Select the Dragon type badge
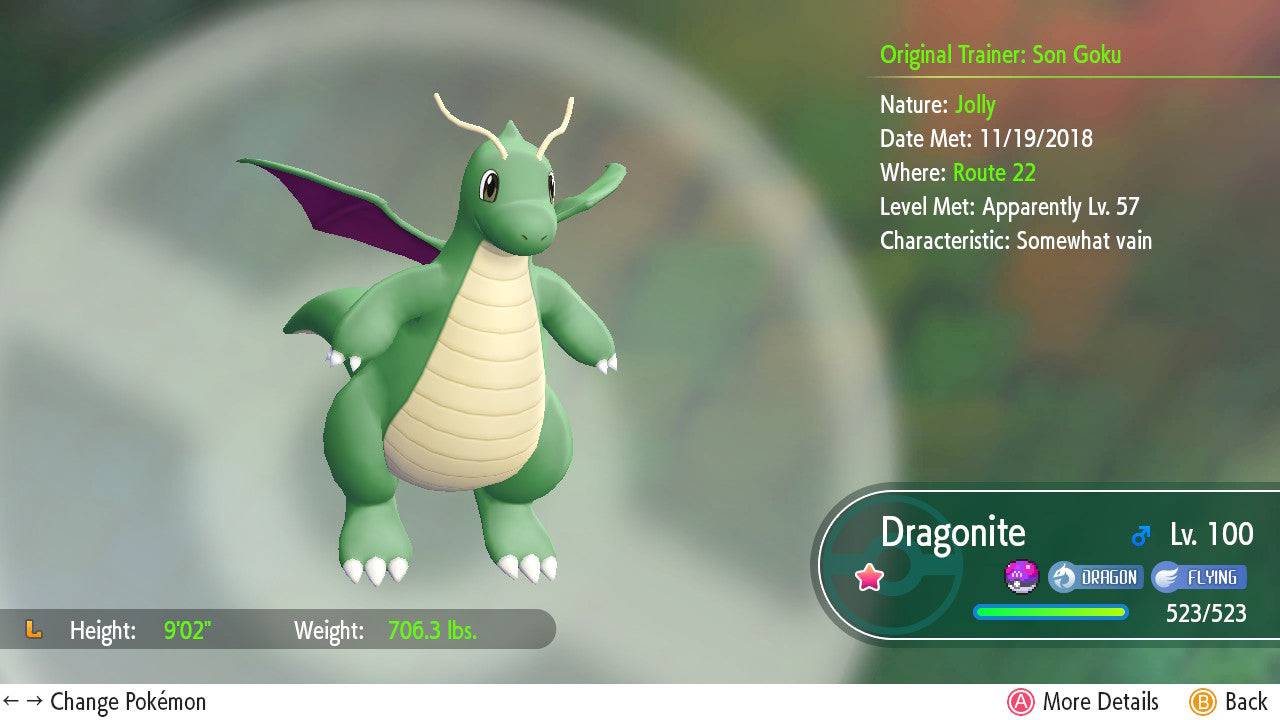The height and width of the screenshot is (720, 1280). pos(1095,577)
